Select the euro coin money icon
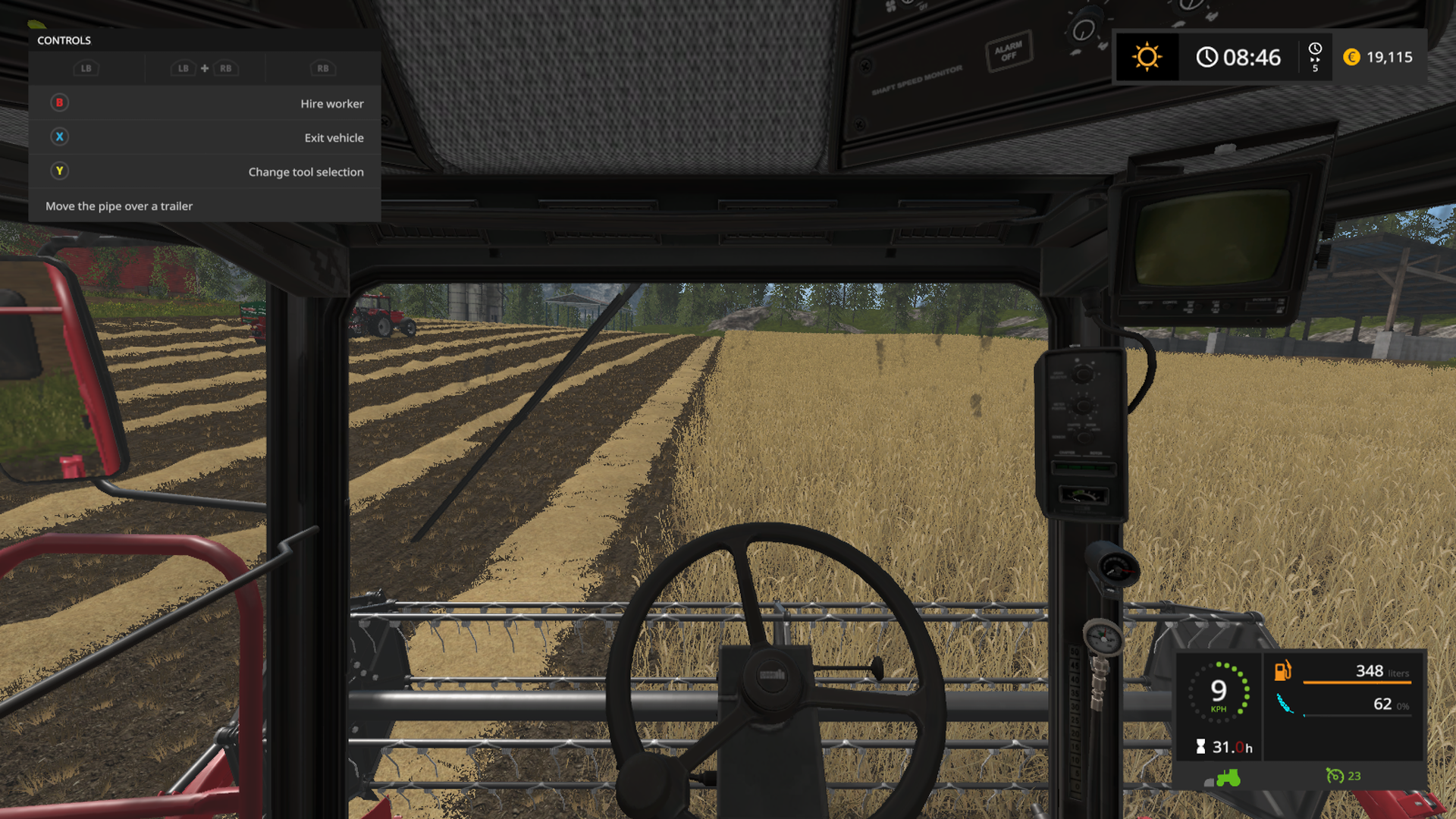The width and height of the screenshot is (1456, 819). 1351,57
